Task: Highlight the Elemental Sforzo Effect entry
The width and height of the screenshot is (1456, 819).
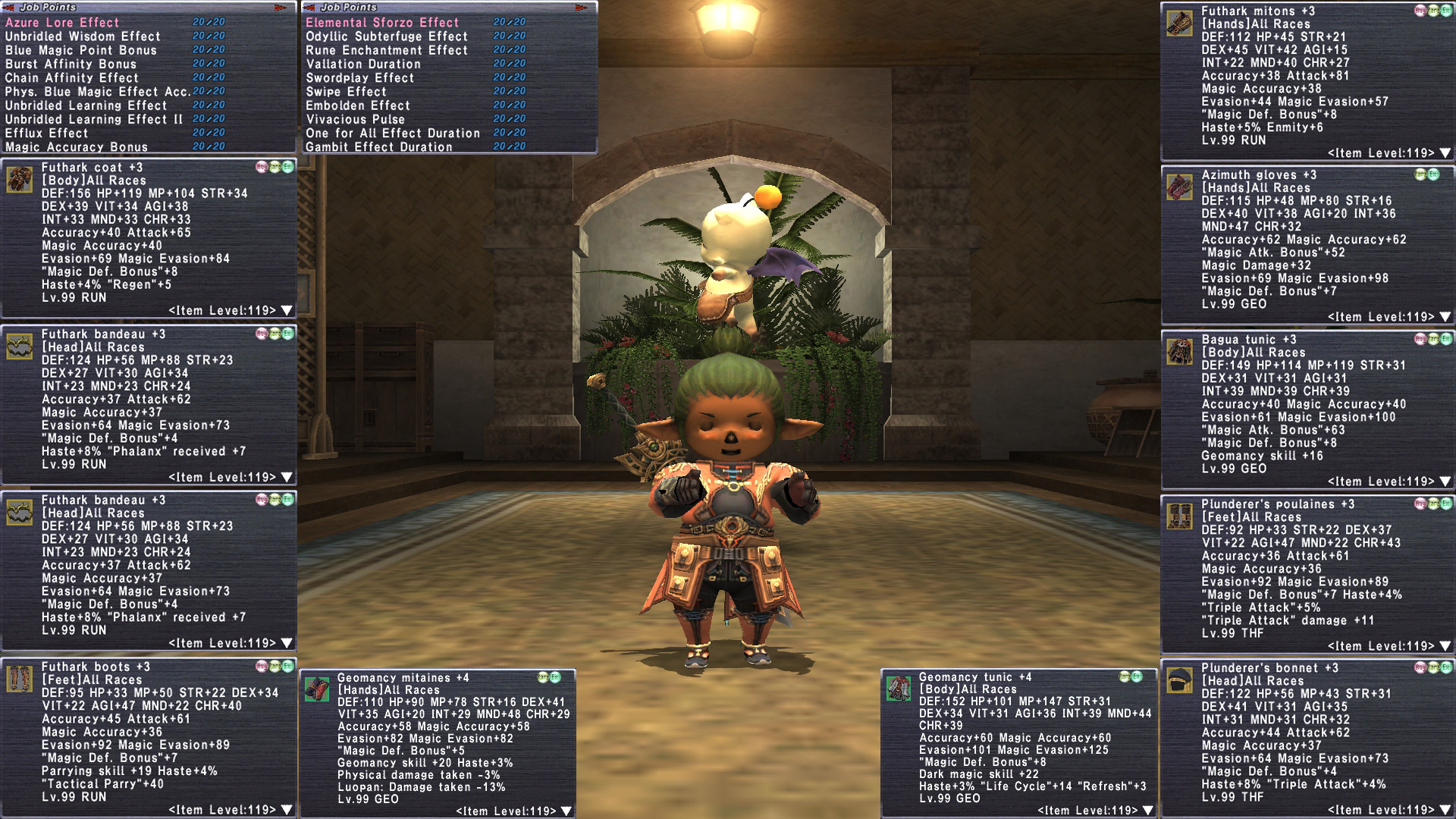Action: [382, 23]
